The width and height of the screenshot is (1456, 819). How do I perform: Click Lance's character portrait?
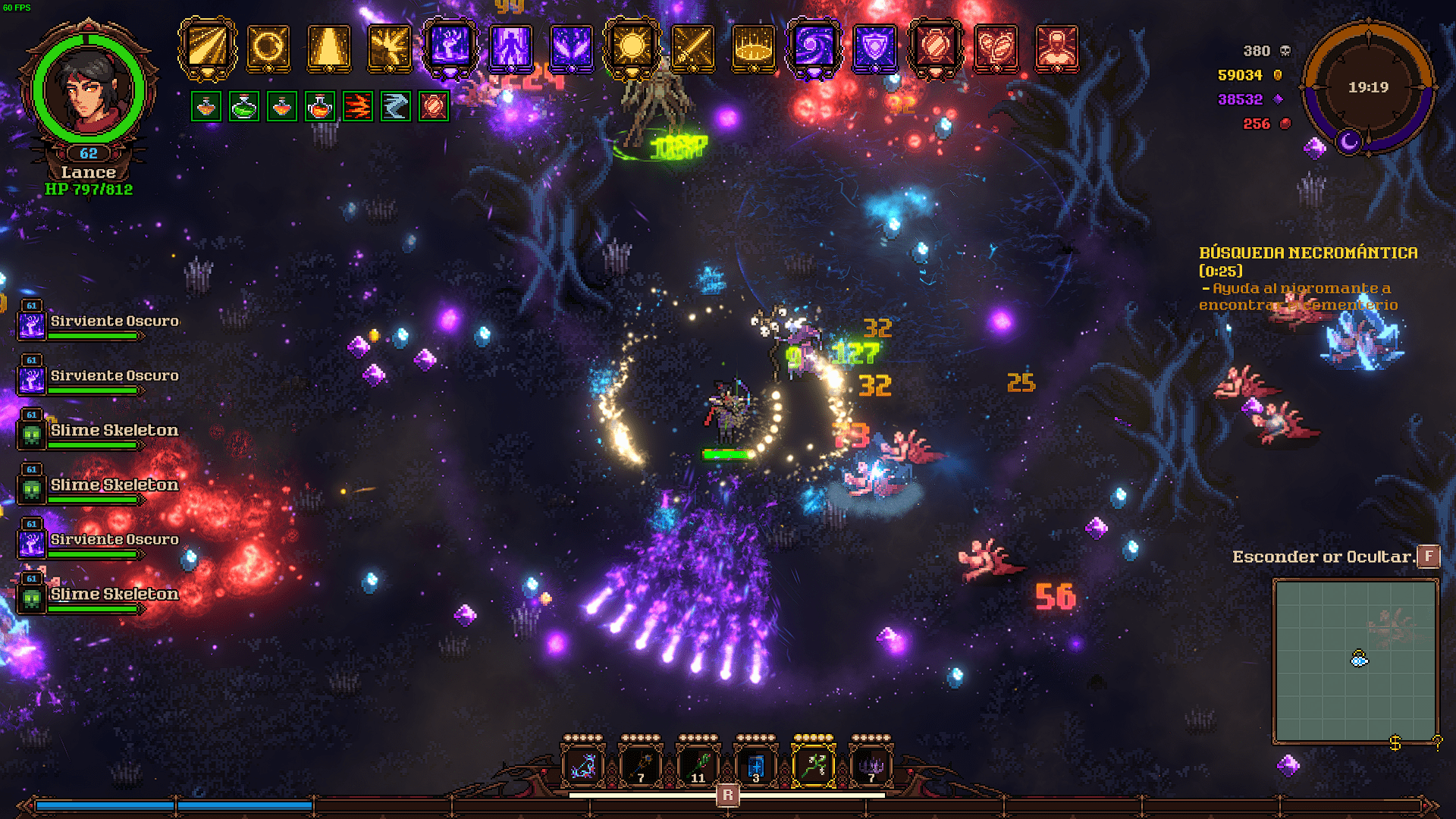coord(88,89)
